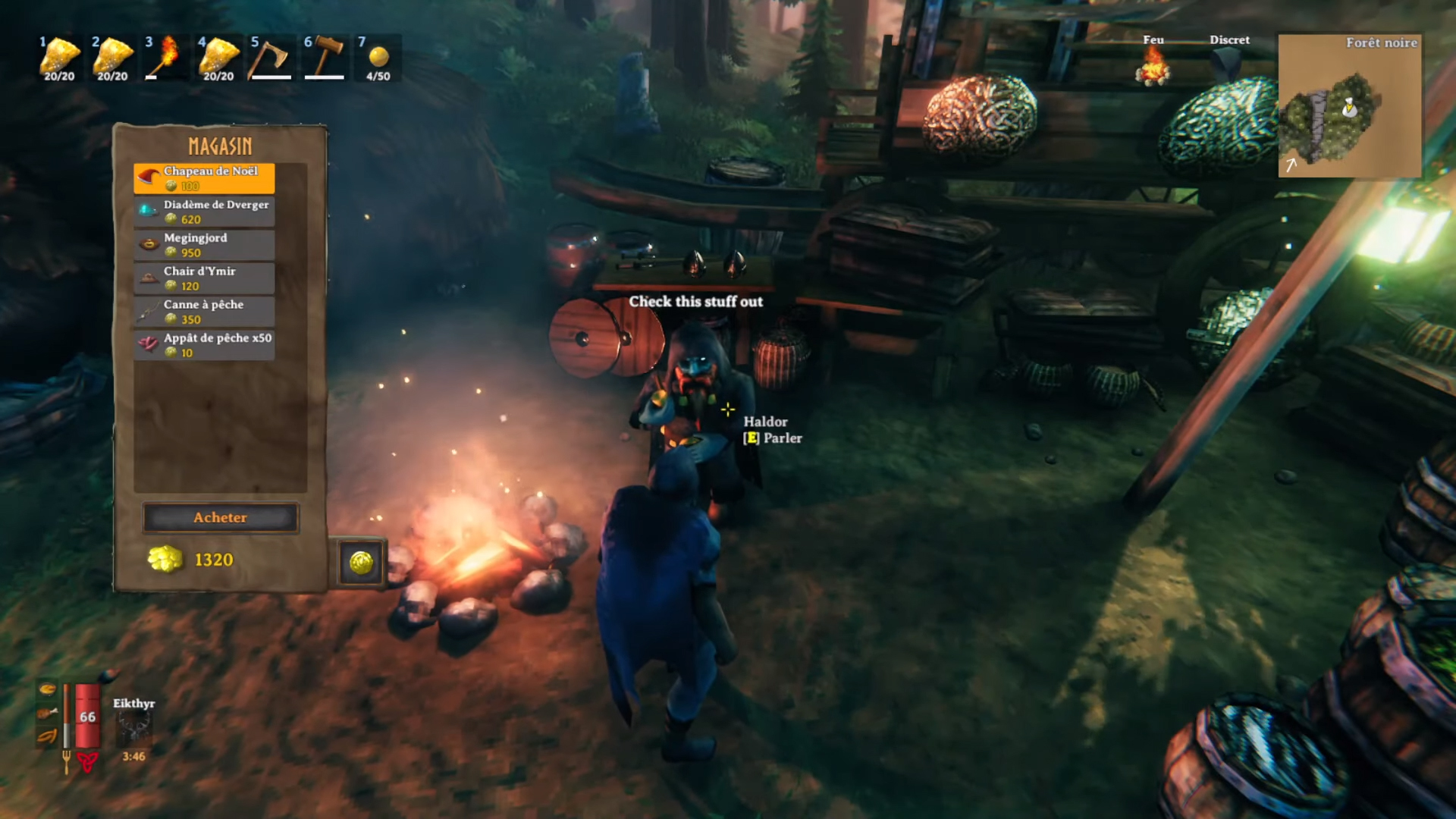Choose Appât de pêche x50
The image size is (1456, 819).
pyautogui.click(x=204, y=345)
